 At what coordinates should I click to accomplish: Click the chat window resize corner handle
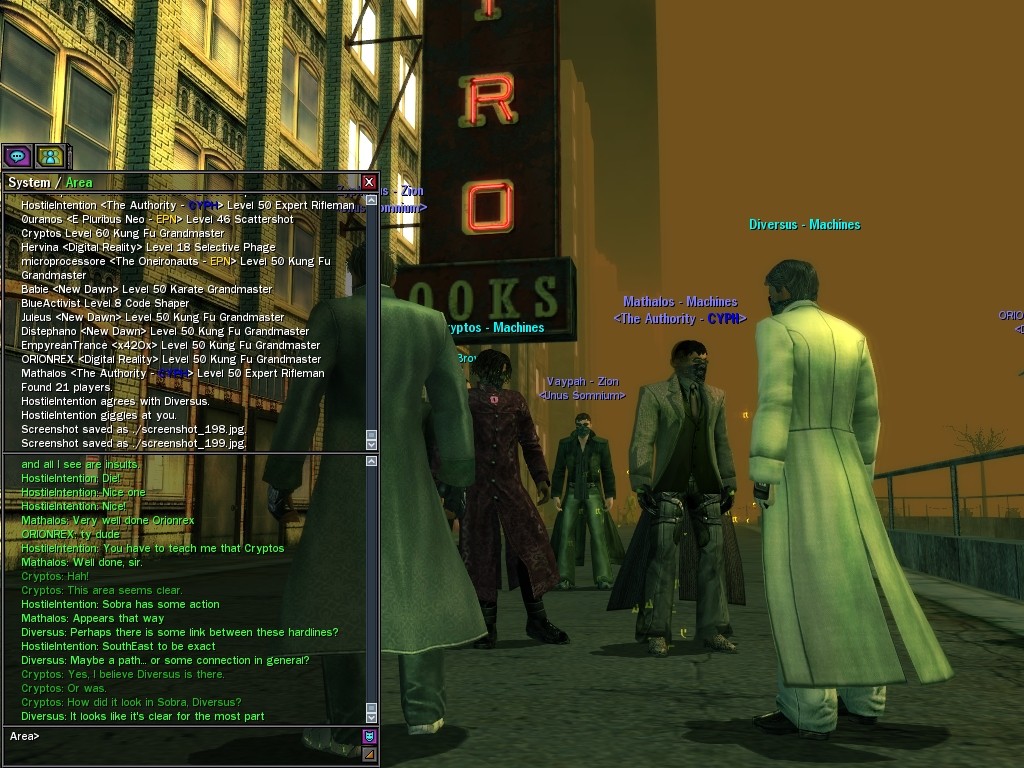click(369, 755)
